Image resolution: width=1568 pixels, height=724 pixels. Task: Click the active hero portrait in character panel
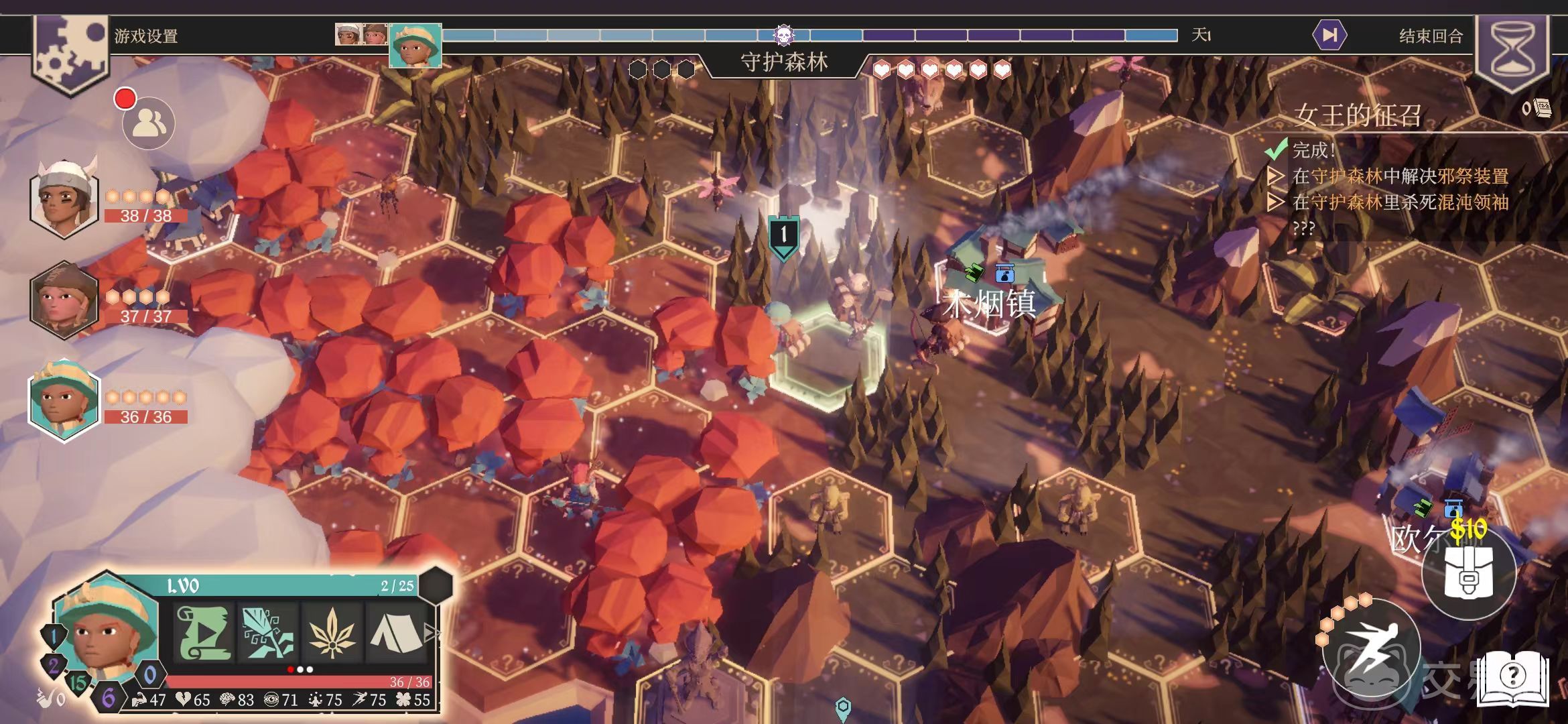coord(106,630)
